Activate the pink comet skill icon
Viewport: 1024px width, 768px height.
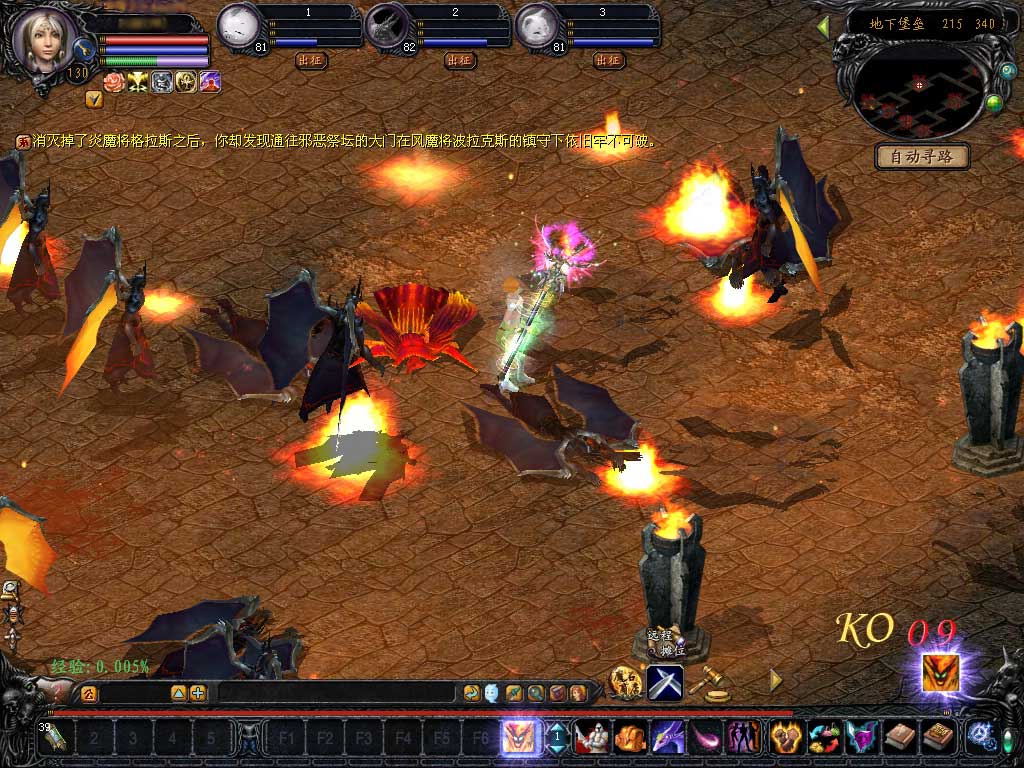[705, 738]
